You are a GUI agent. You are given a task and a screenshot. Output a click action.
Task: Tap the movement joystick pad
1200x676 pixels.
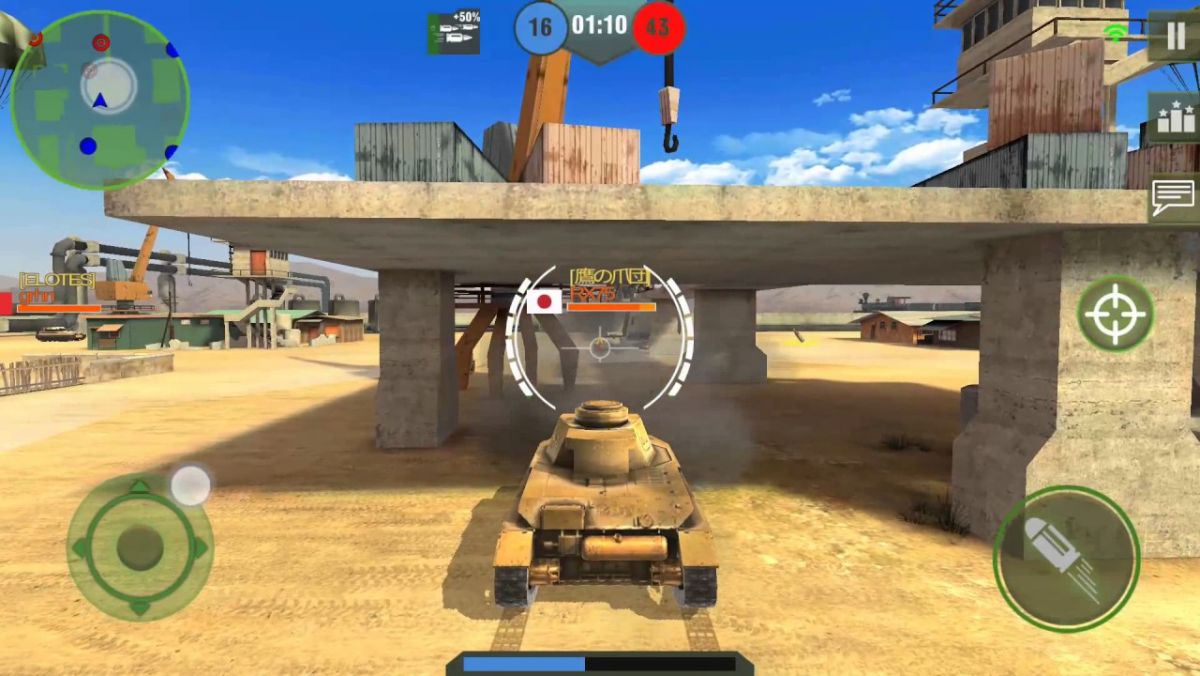pos(140,547)
